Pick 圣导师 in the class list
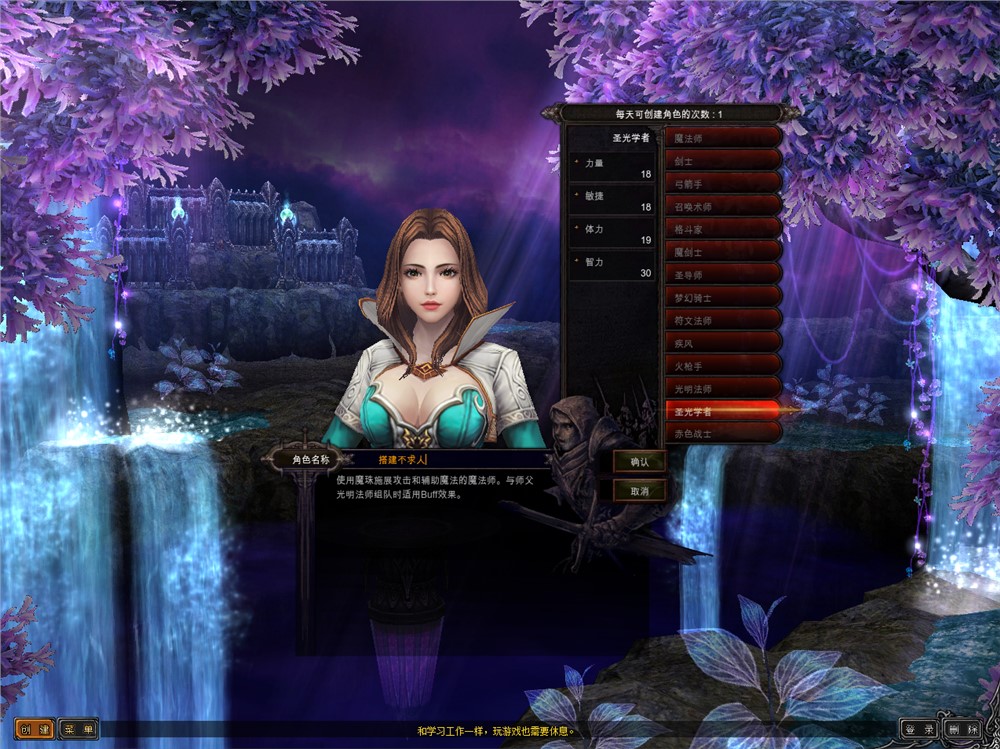This screenshot has height=749, width=1000. point(723,274)
